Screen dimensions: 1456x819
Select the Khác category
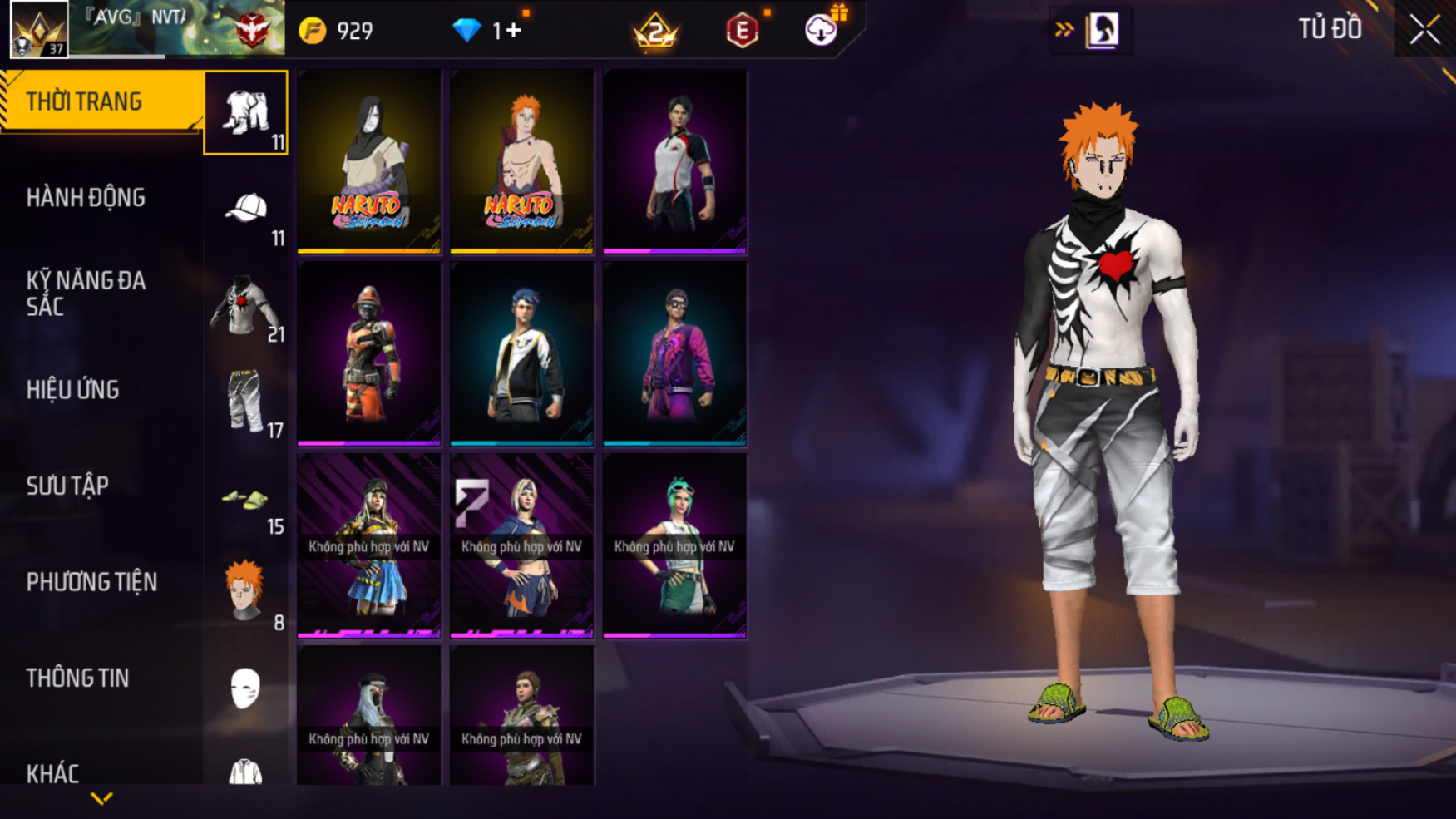point(53,773)
